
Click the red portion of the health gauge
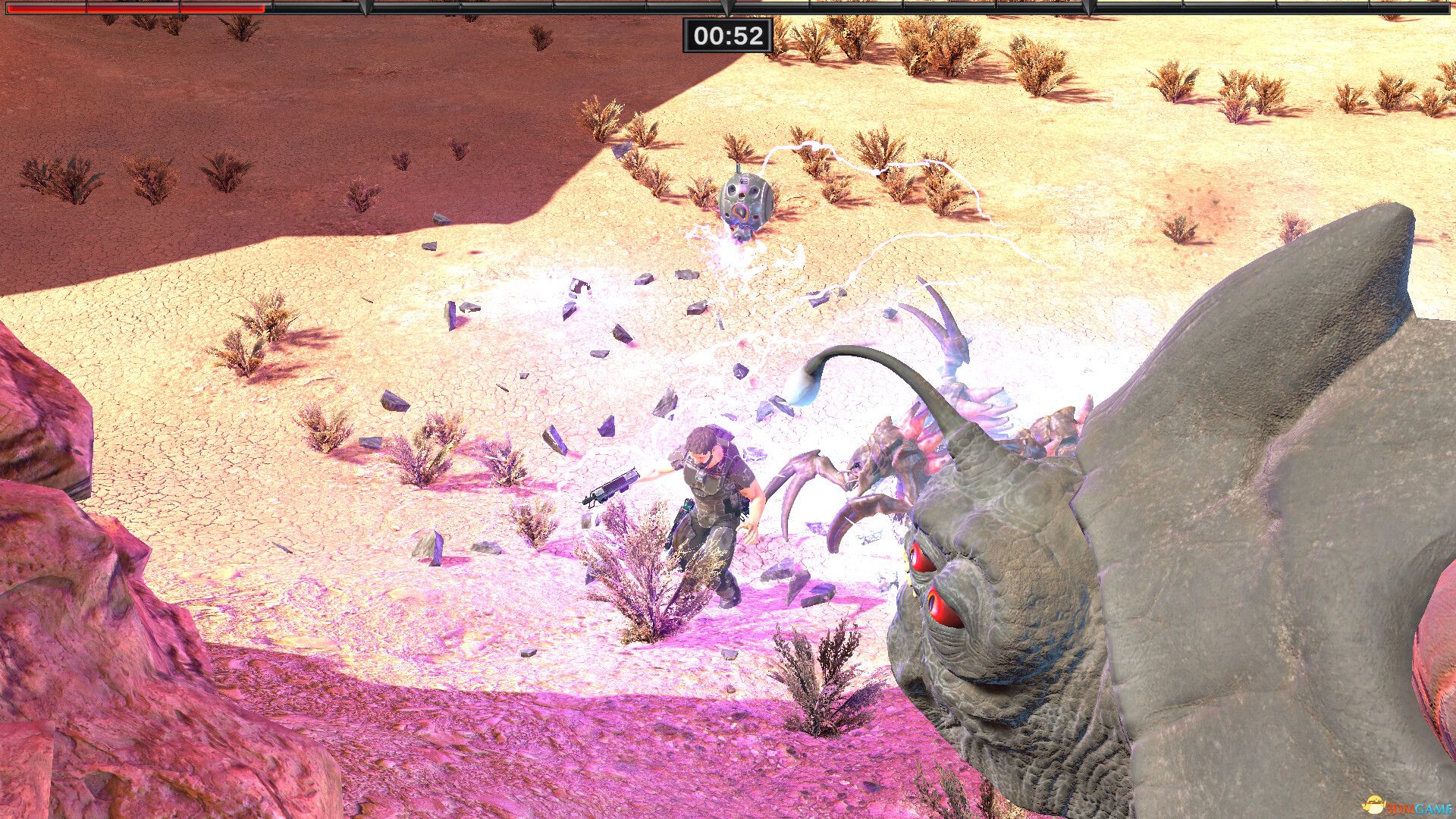(136, 9)
